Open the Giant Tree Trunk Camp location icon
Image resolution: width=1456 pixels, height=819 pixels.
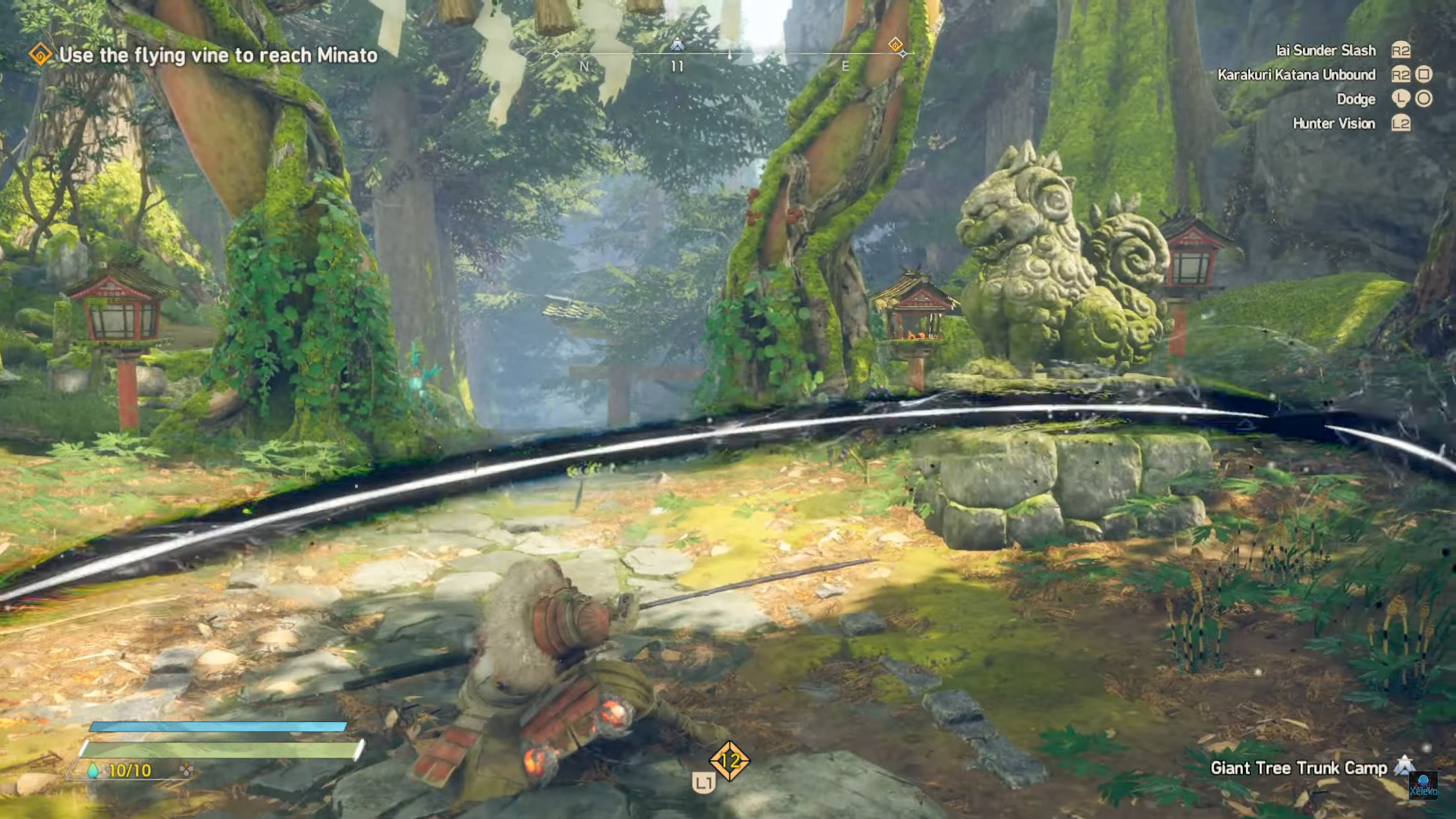click(1405, 766)
